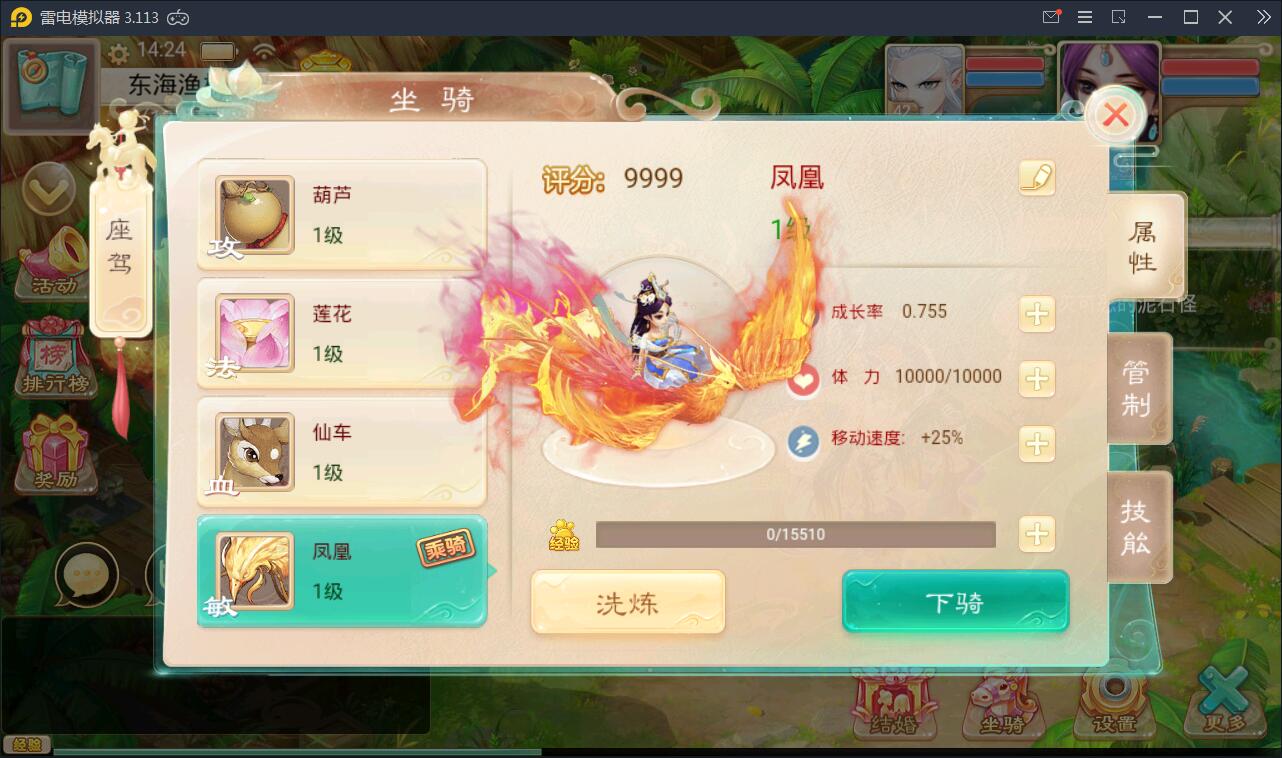Open the LDPlayer hamburger menu in title bar

point(1084,17)
